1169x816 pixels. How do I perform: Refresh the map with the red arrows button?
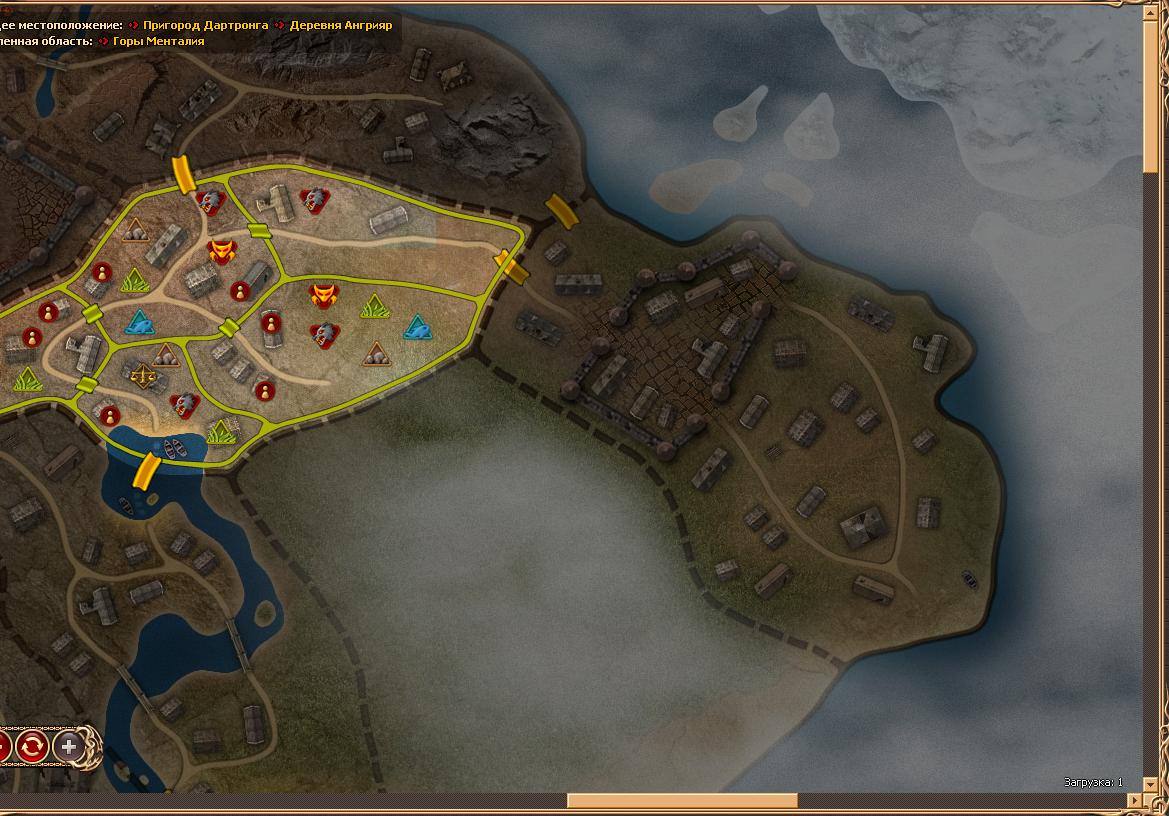pos(31,746)
